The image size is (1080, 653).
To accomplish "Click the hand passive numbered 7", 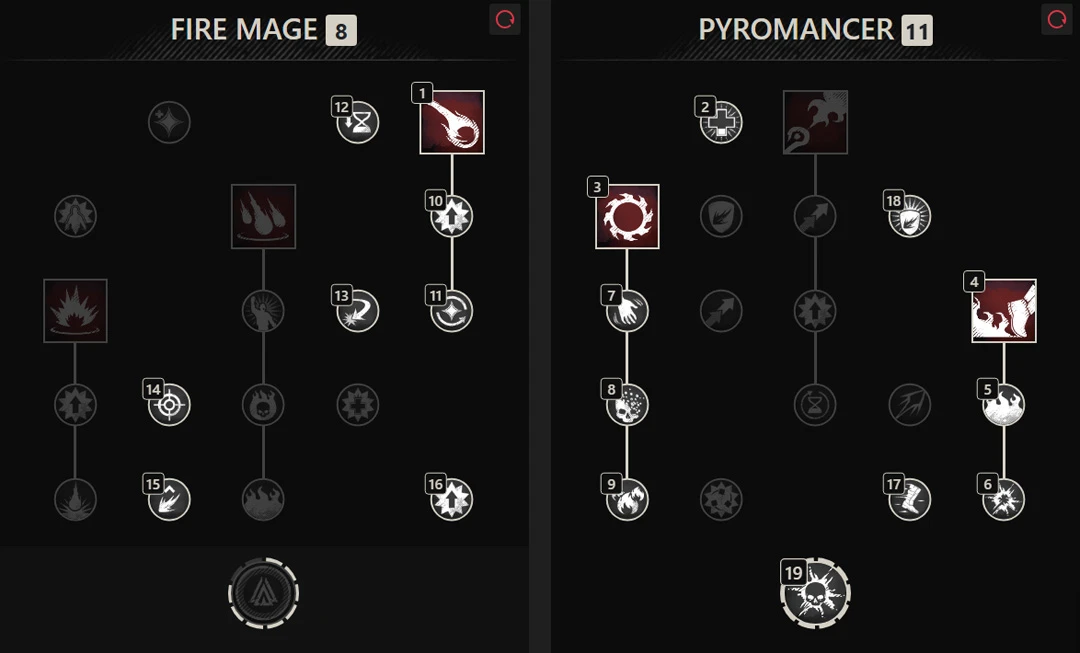I will coord(627,311).
